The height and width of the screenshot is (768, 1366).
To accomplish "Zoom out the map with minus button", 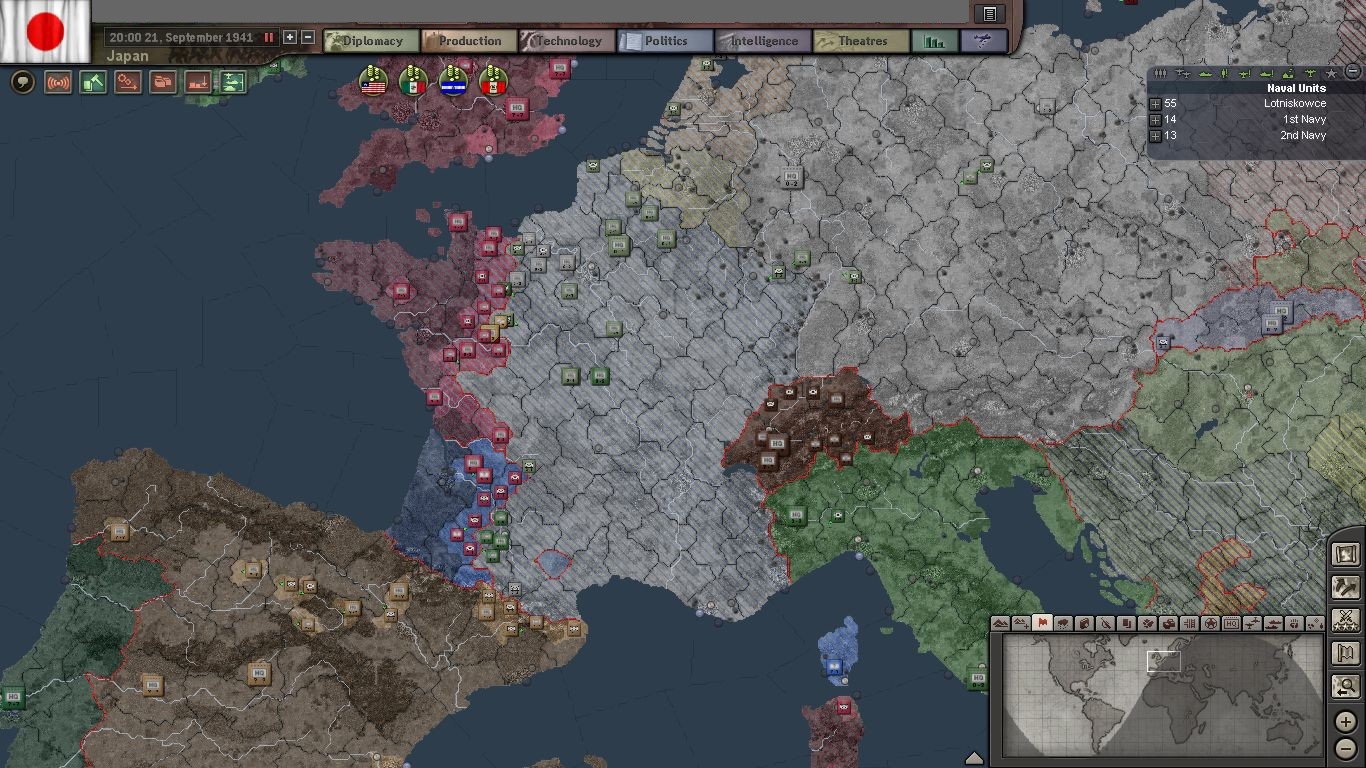I will tap(1346, 747).
